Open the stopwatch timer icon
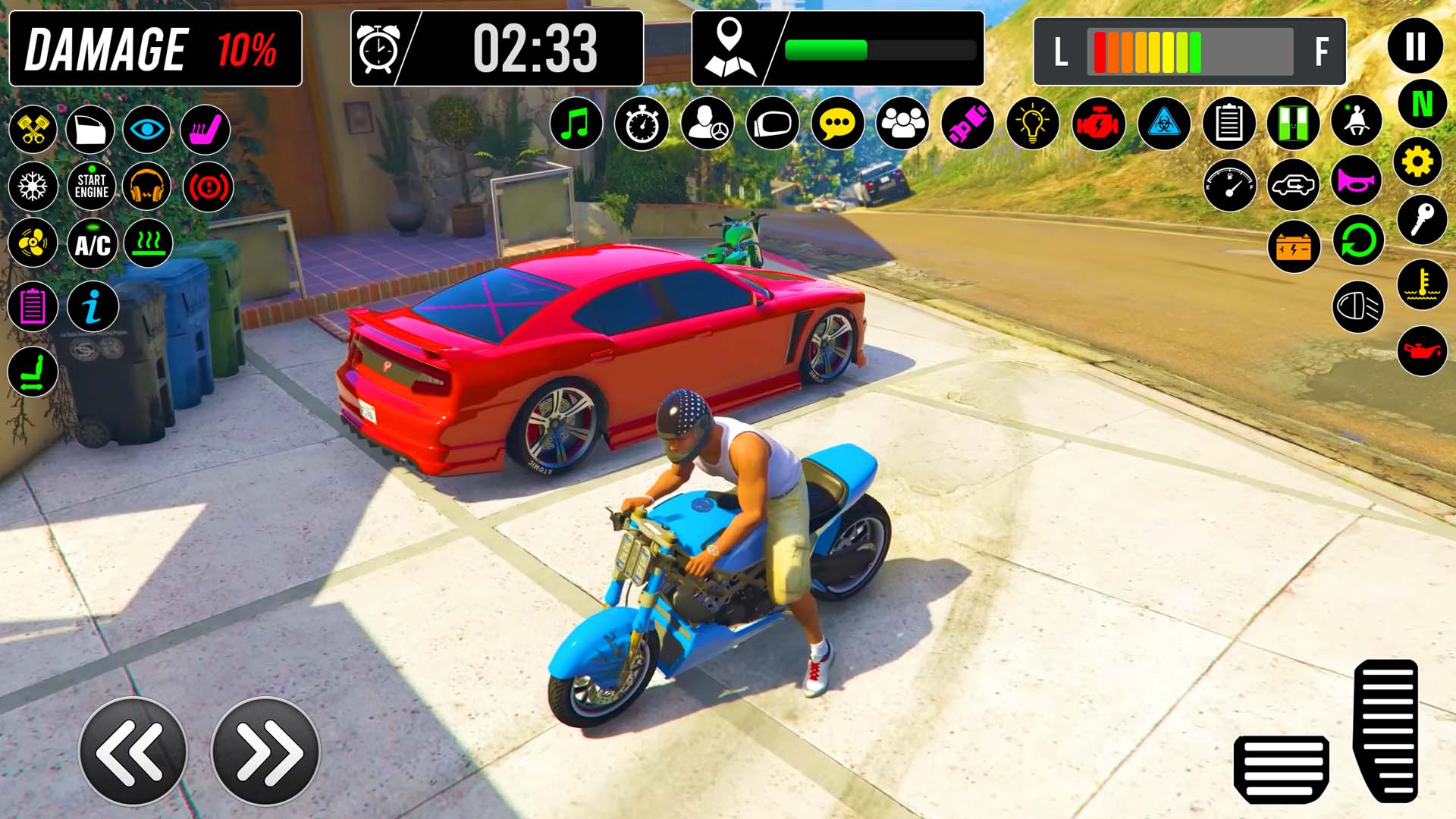This screenshot has width=1456, height=819. pos(643,124)
